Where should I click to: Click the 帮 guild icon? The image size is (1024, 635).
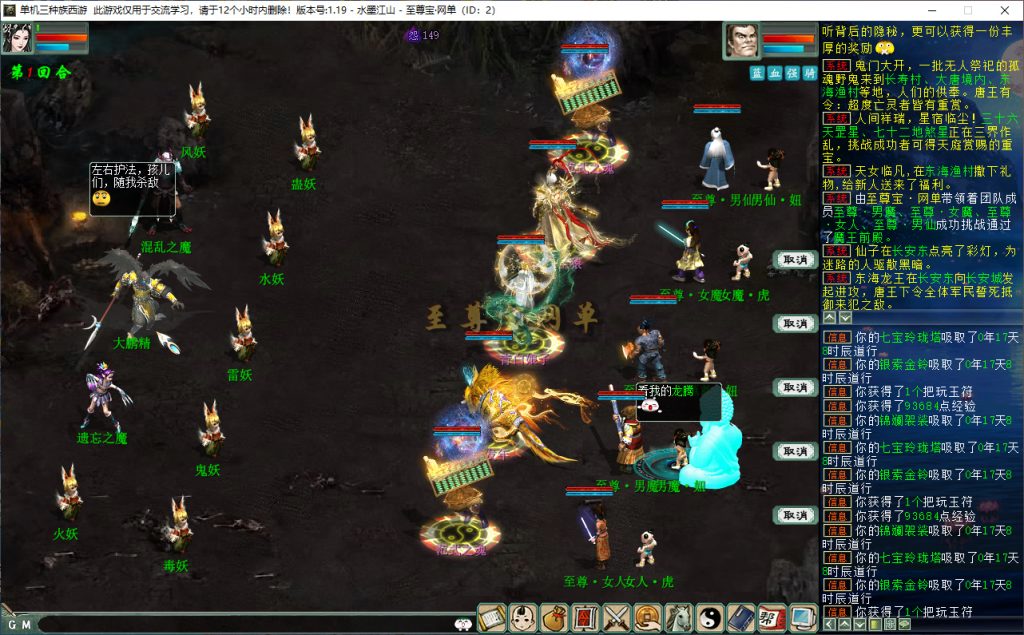pyautogui.click(x=771, y=618)
